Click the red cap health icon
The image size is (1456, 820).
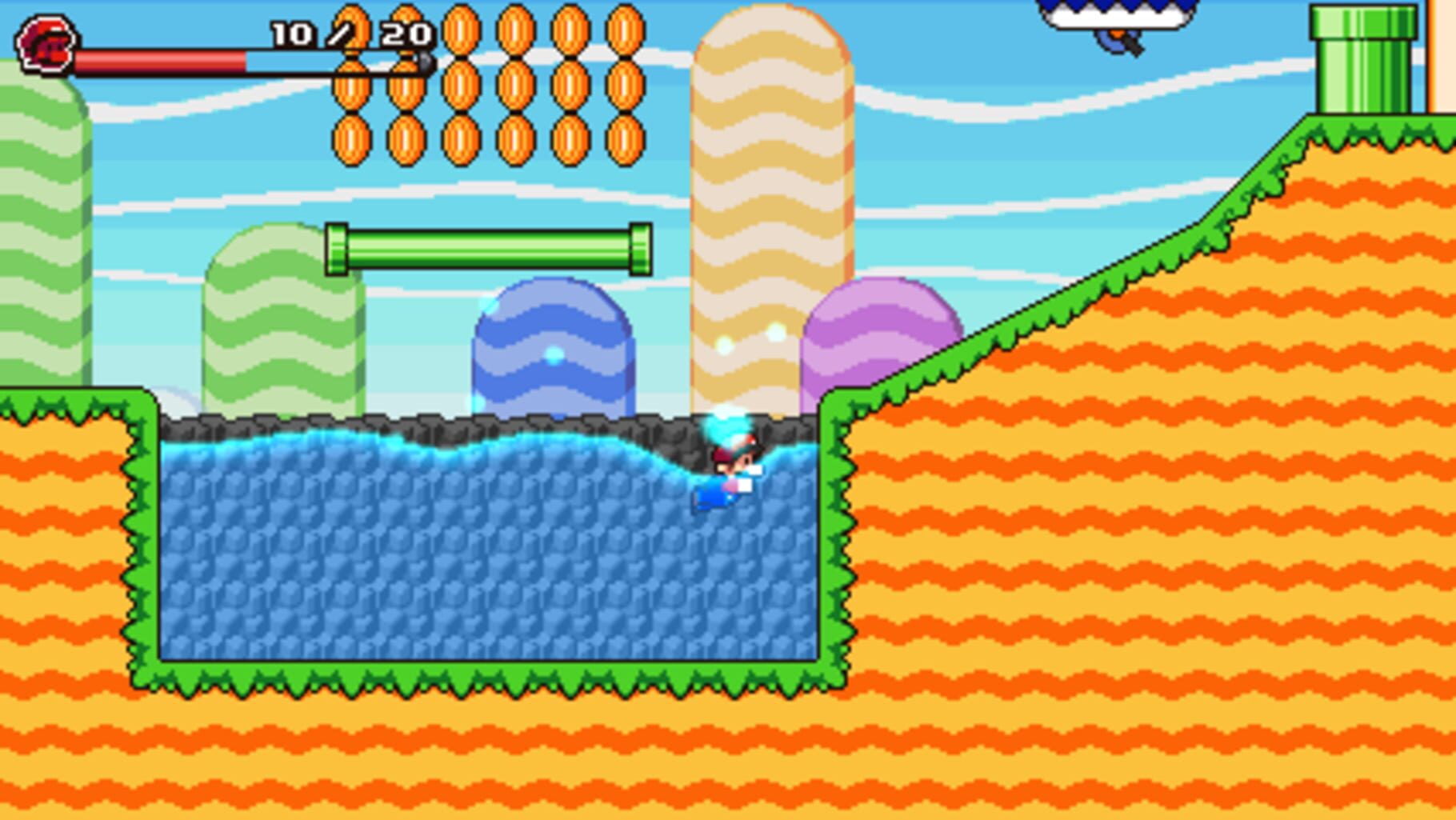pos(48,44)
